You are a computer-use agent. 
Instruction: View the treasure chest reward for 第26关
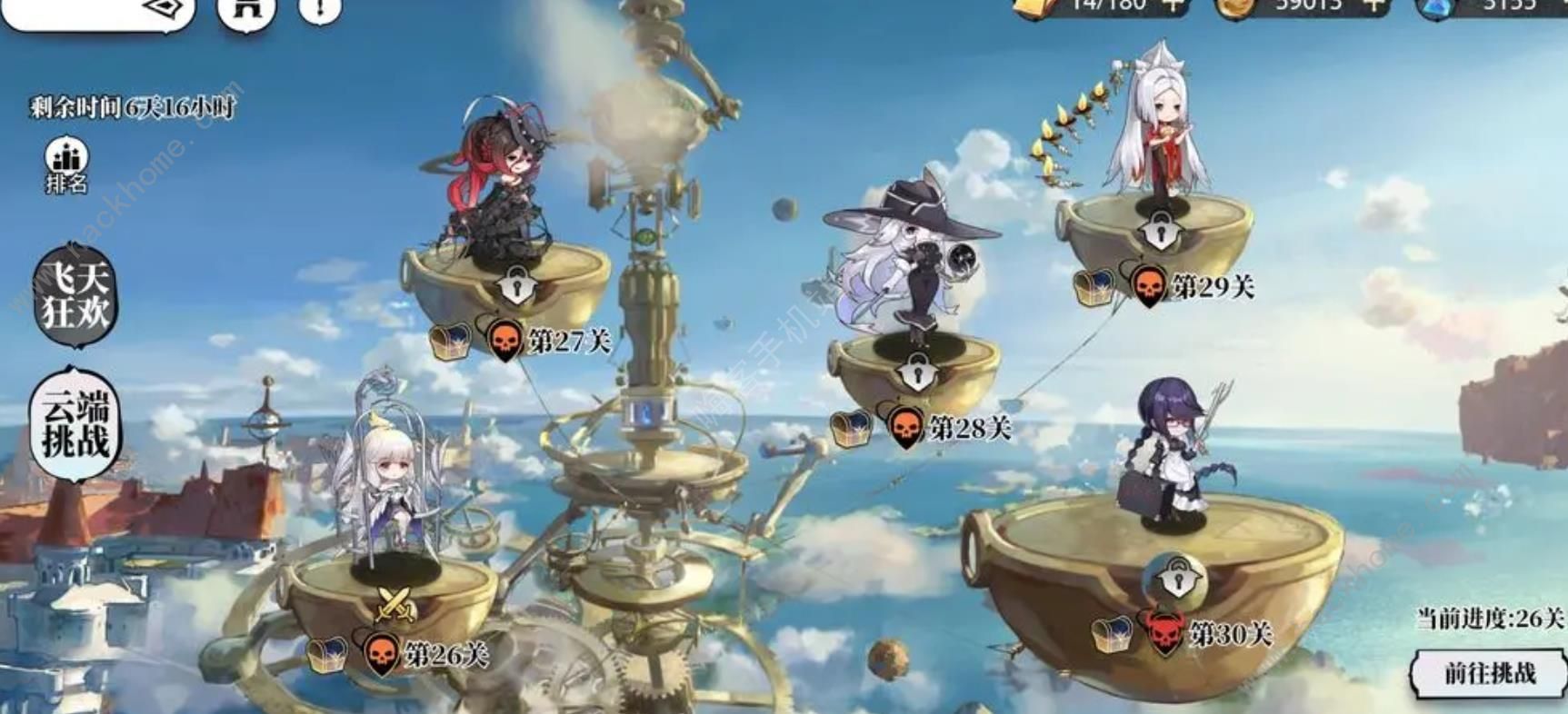pyautogui.click(x=326, y=654)
